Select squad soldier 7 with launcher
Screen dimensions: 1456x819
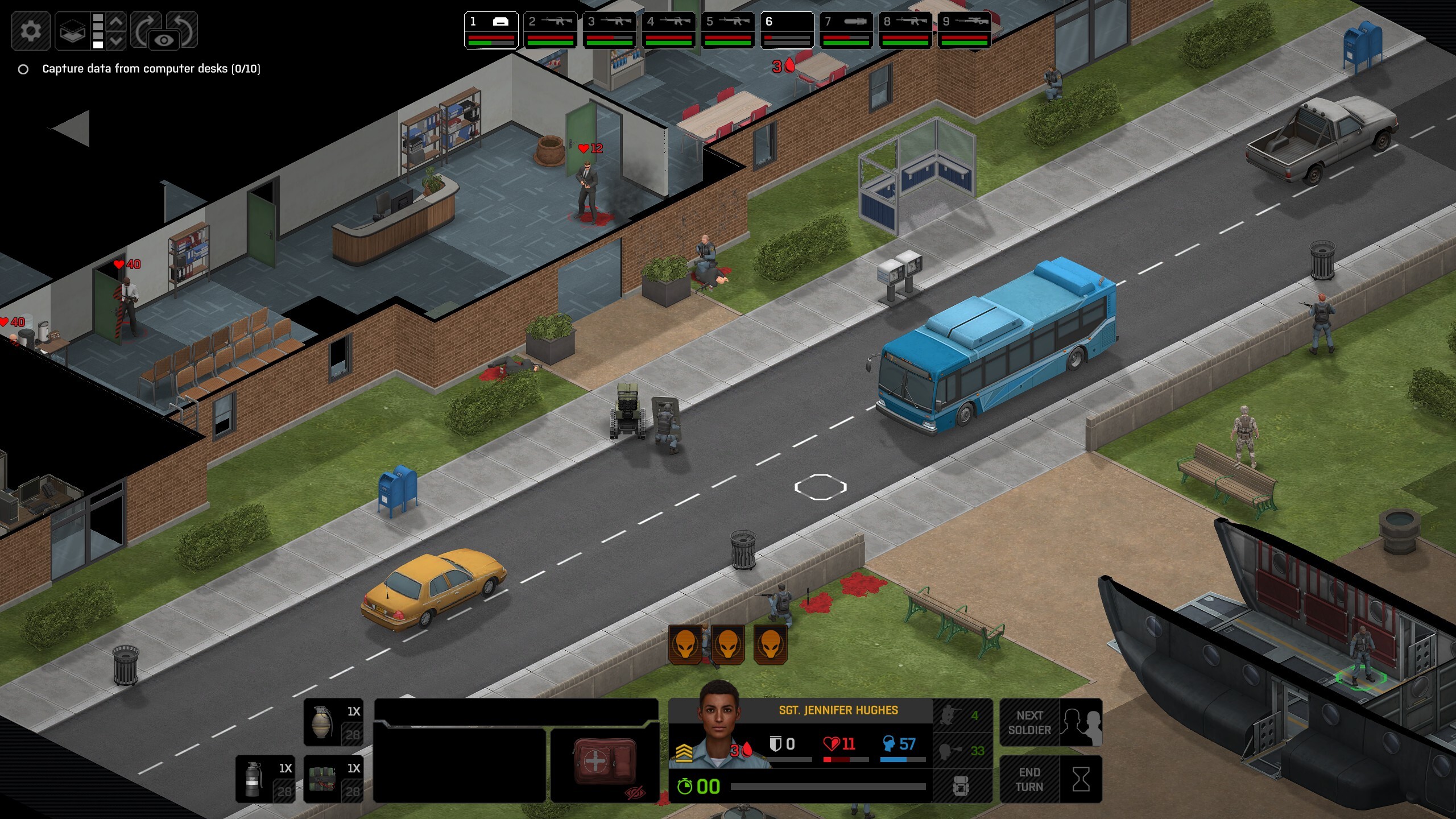pyautogui.click(x=846, y=30)
